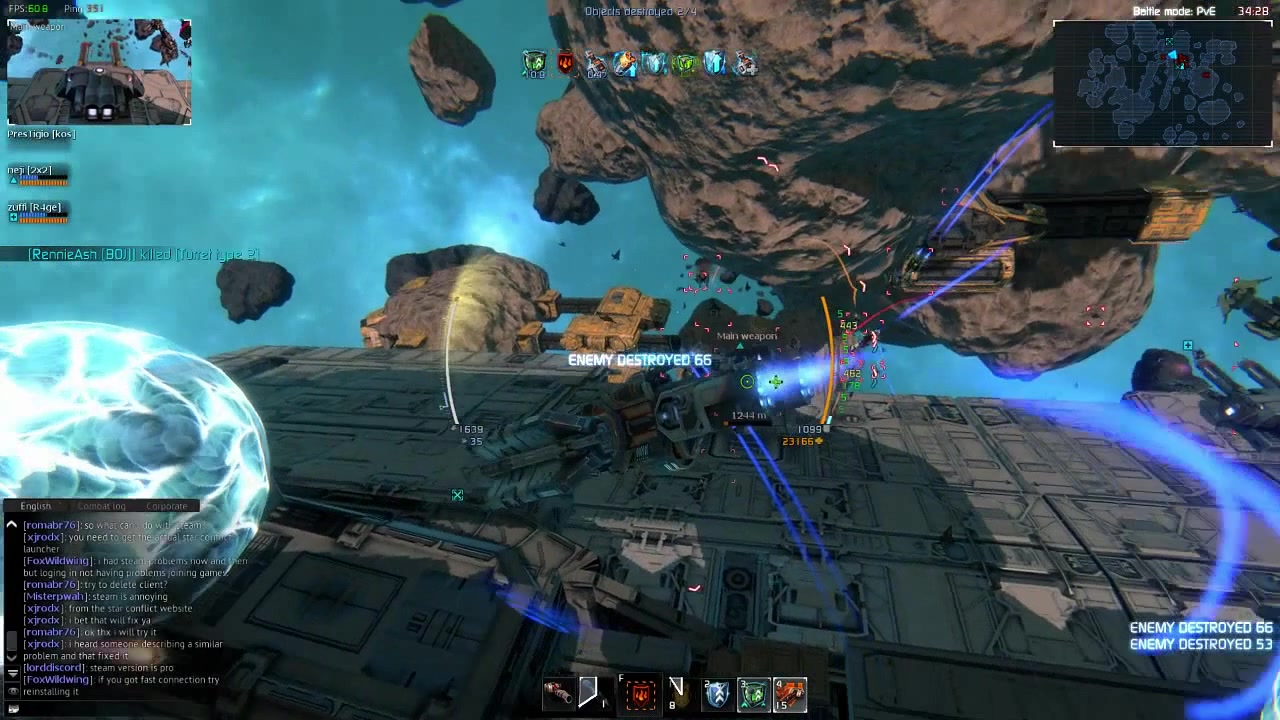Image resolution: width=1280 pixels, height=720 pixels.
Task: Activate the green shield module numbered 3
Action: point(754,692)
